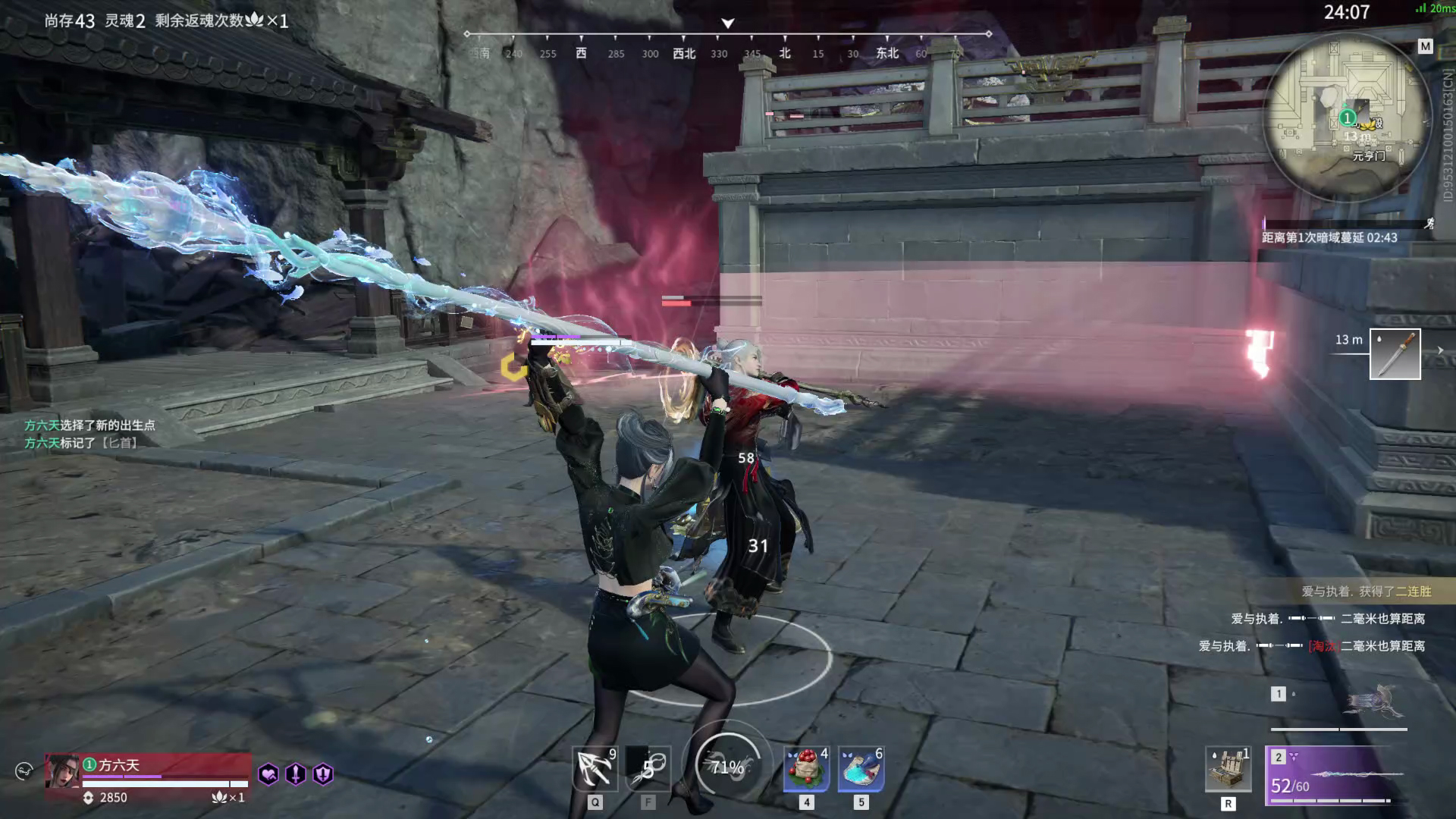1456x819 pixels.
Task: Select the weapon repair kit slot
Action: point(1228,769)
